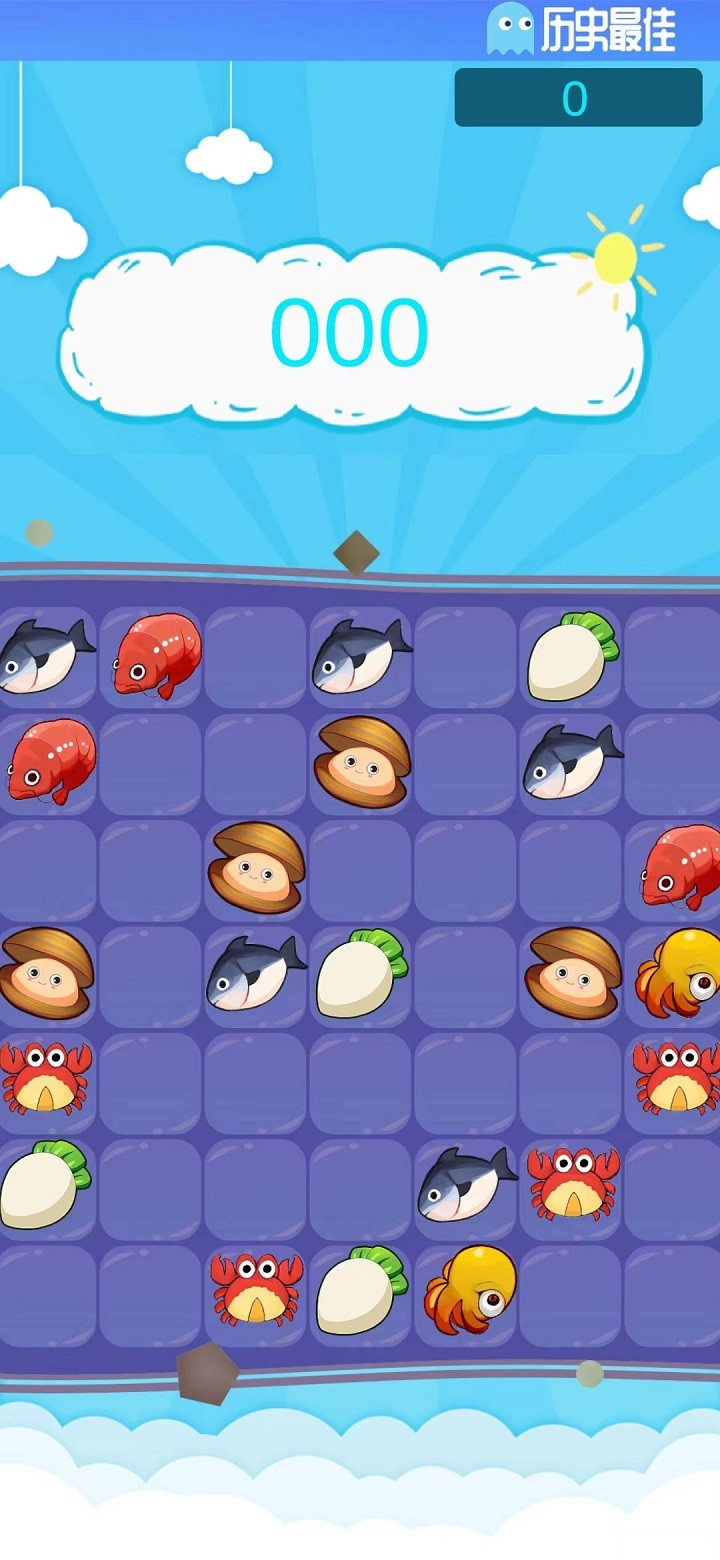Choose the crab tile next to the fish
Screen dimensions: 720x1560
[x=572, y=1183]
